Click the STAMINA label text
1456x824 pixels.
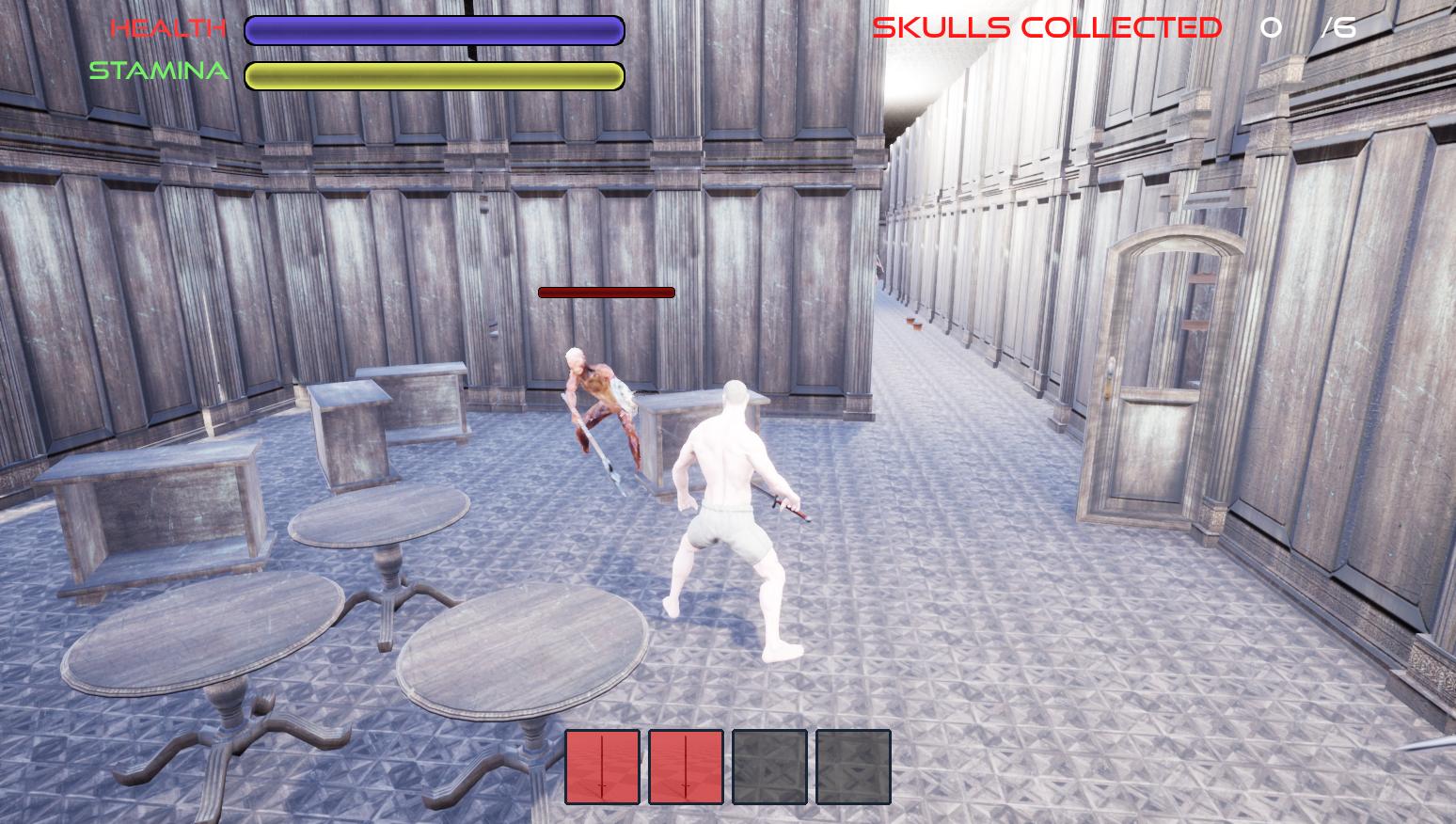point(160,70)
